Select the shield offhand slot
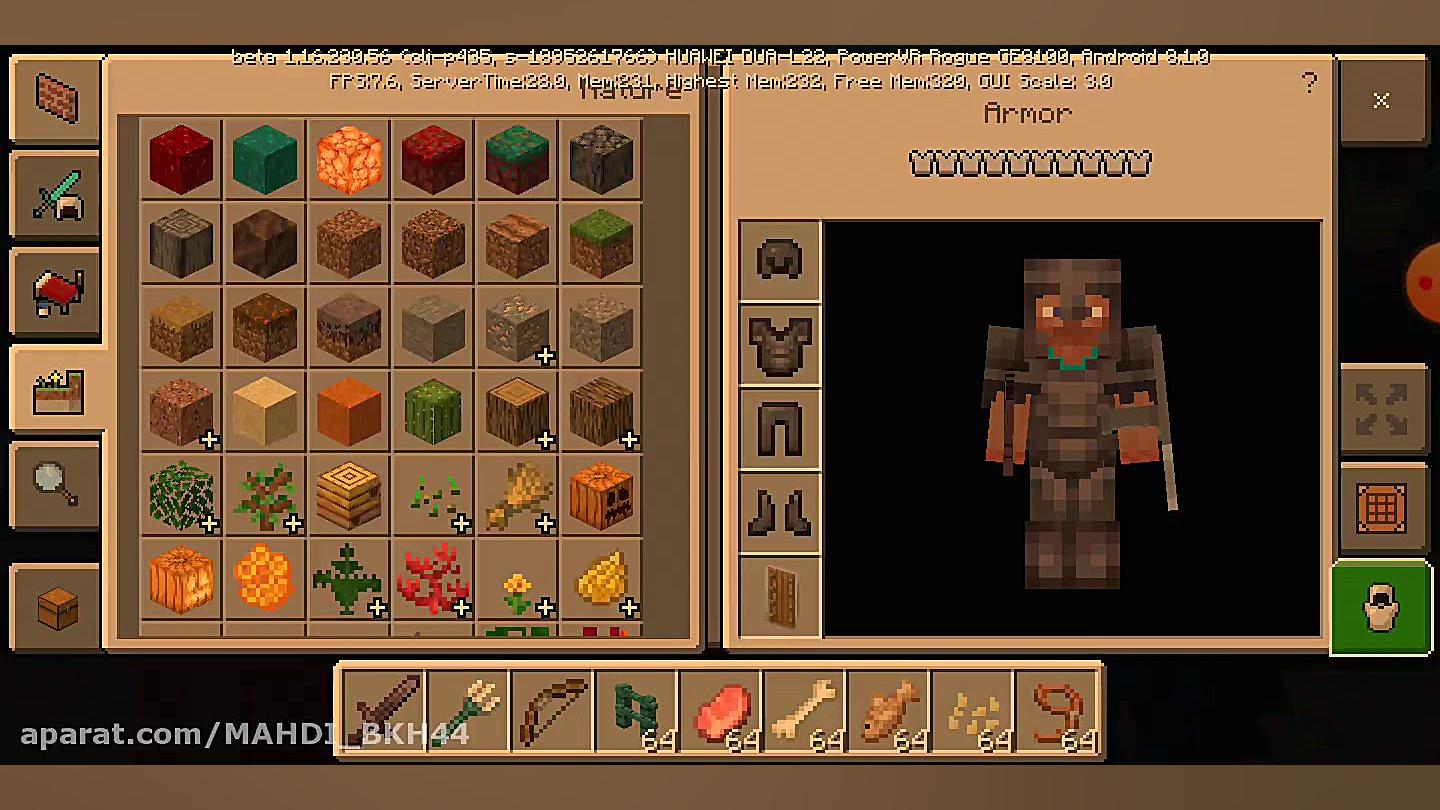The image size is (1440, 810). (x=779, y=597)
